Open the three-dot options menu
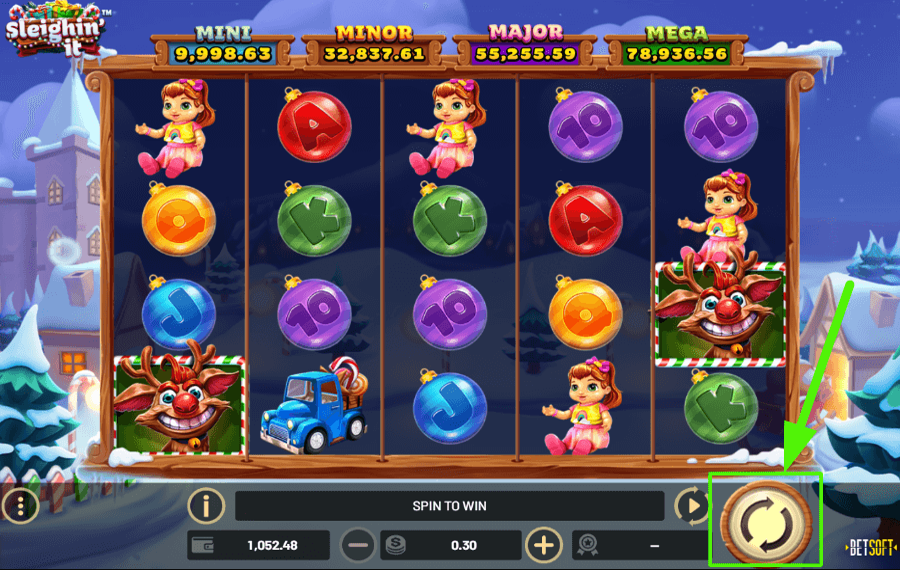 pos(18,506)
